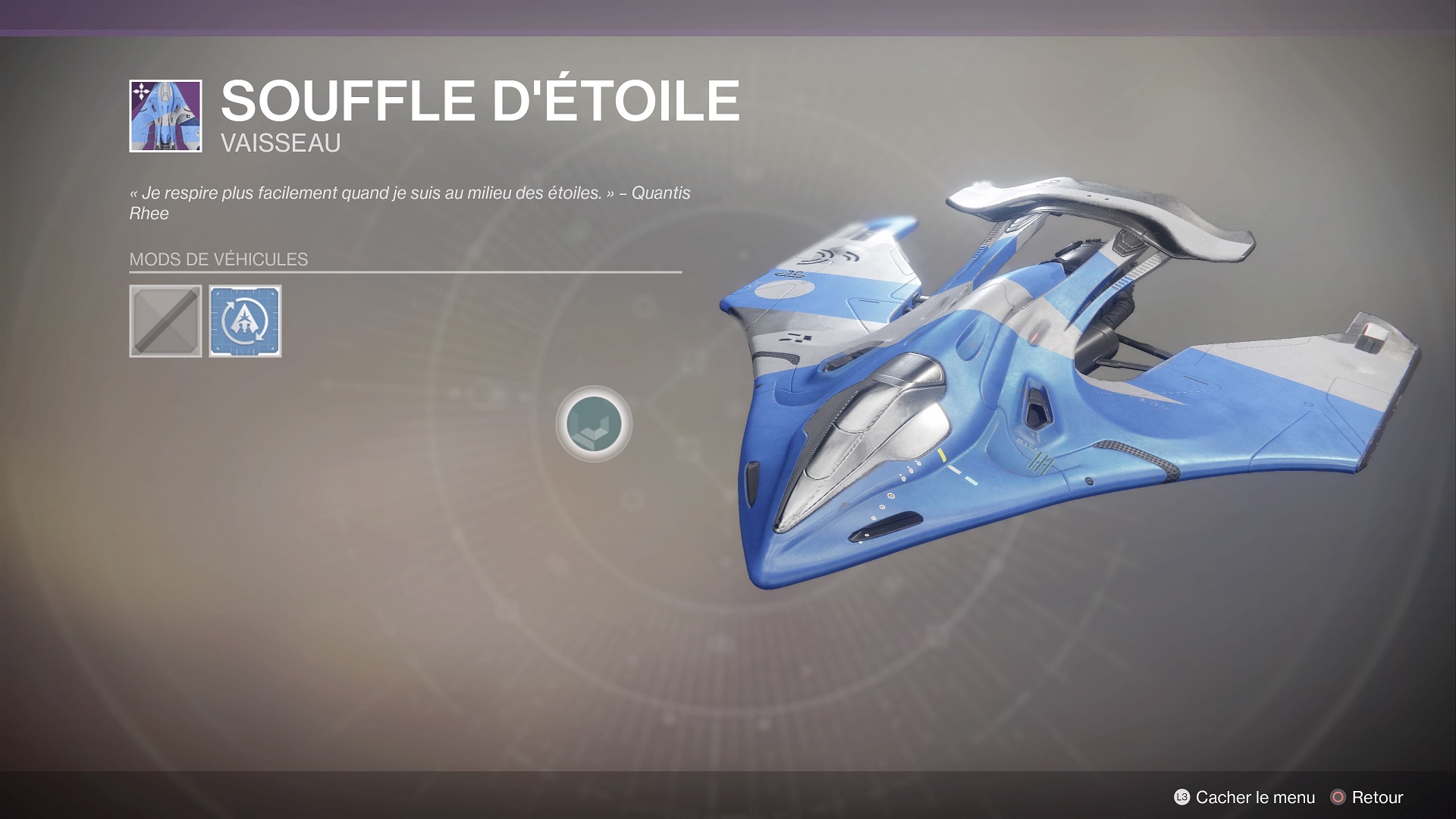1456x819 pixels.
Task: Click the Souffle d'Étoile ship thumbnail
Action: (165, 116)
